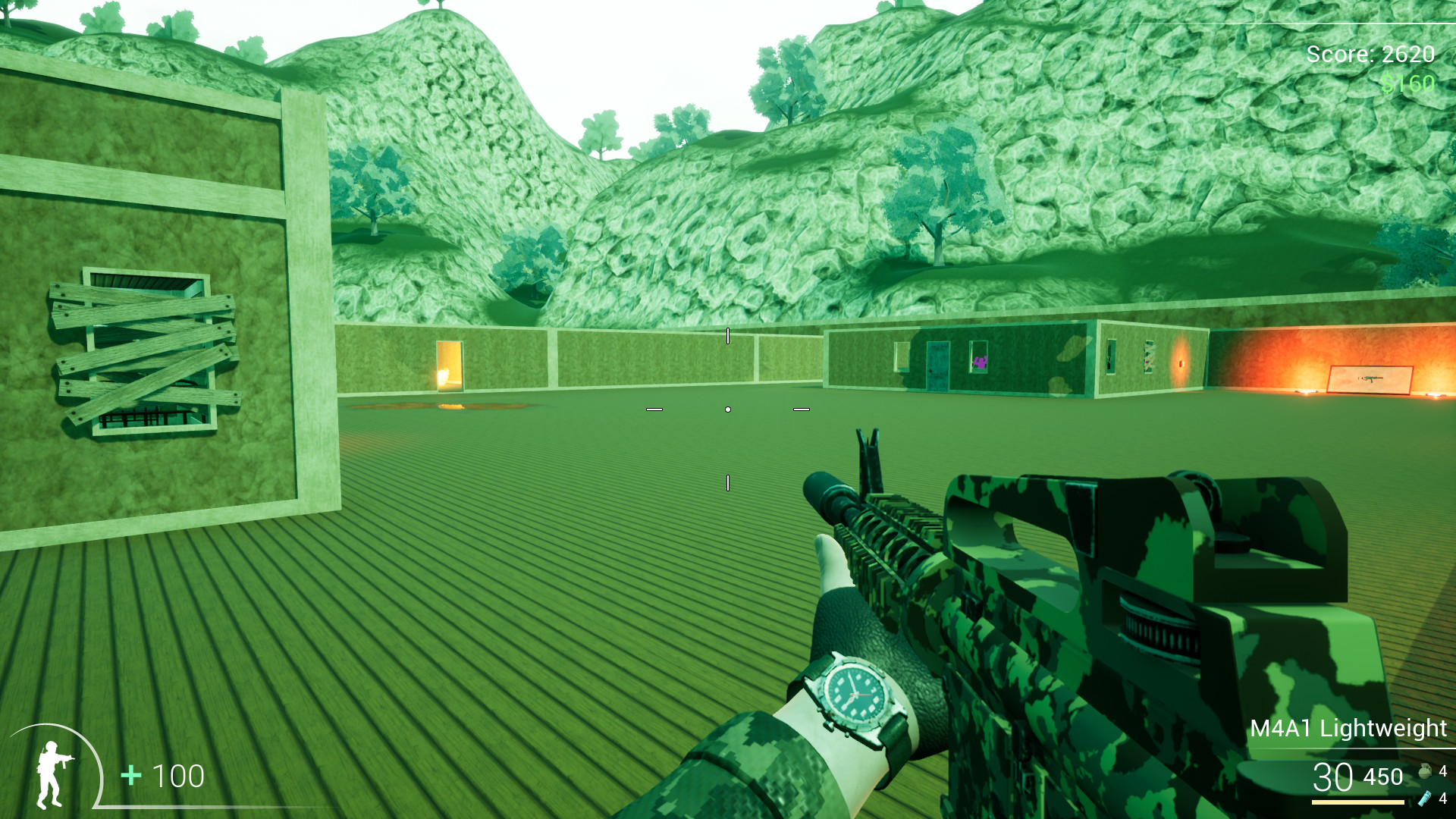Viewport: 1456px width, 819px height.
Task: Click the green plus next to 100 health
Action: 130,777
